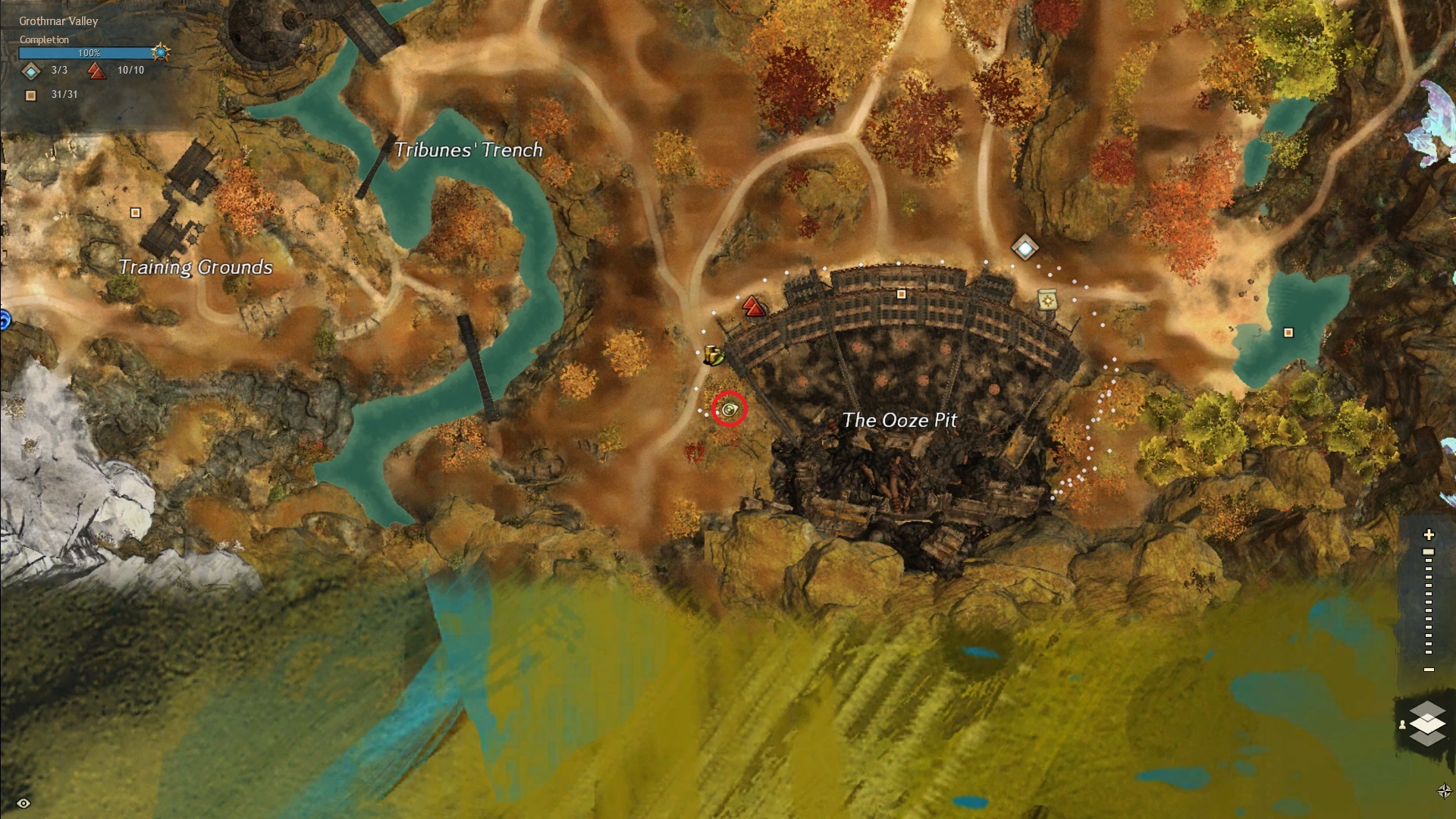This screenshot has width=1456, height=819.
Task: Zoom in with the map plus button
Action: pos(1429,535)
